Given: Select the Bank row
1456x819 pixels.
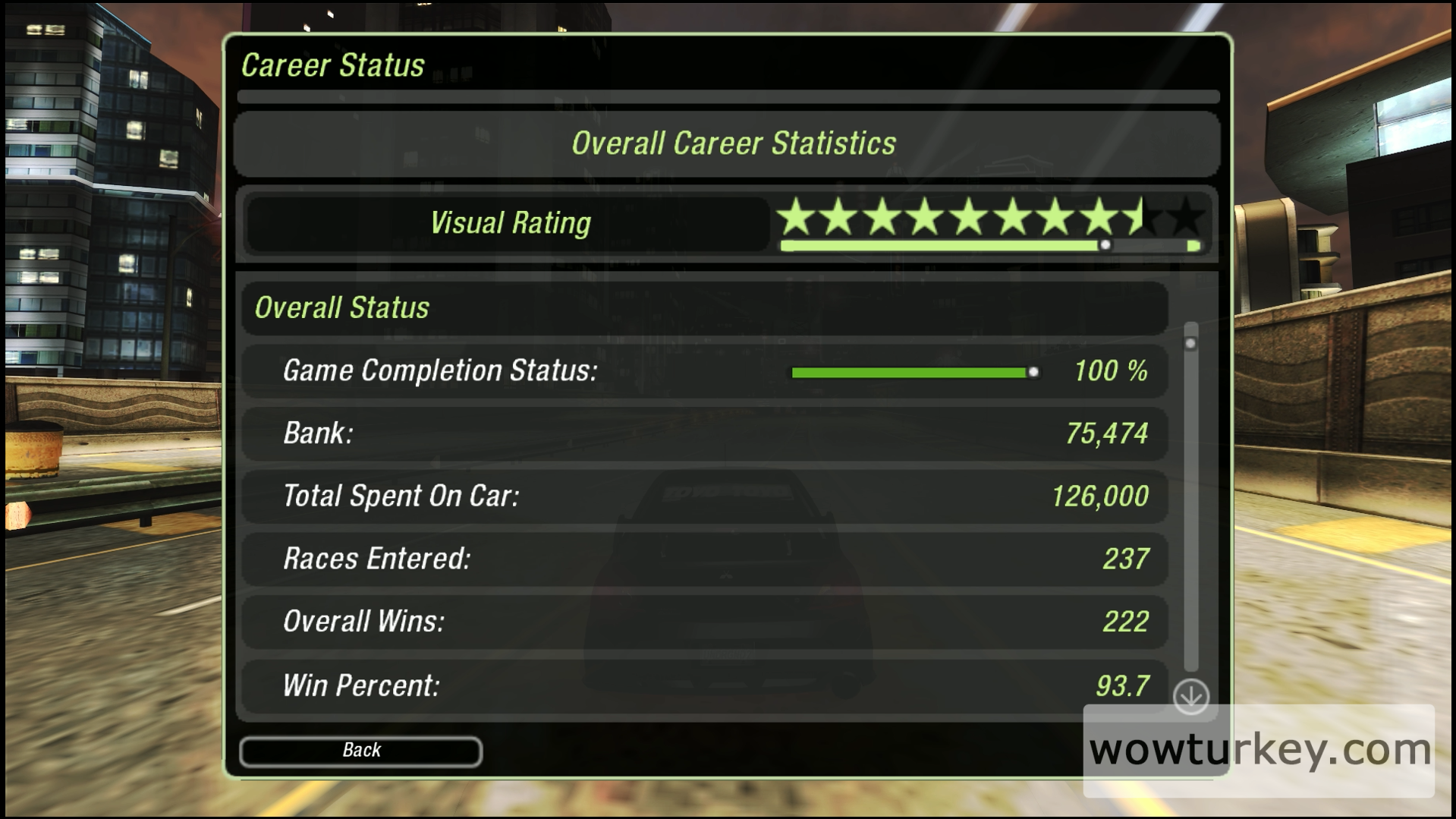Looking at the screenshot, I should click(x=704, y=433).
